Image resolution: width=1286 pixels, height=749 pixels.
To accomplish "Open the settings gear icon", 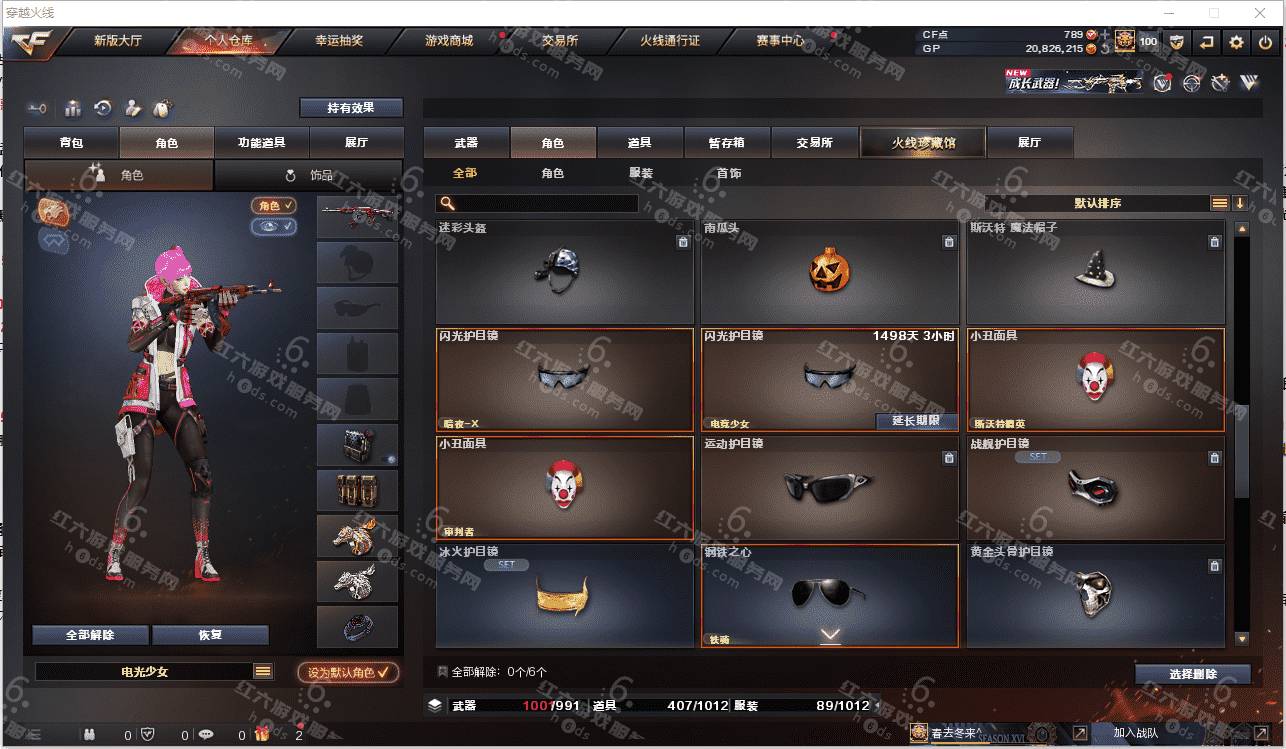I will (1237, 42).
